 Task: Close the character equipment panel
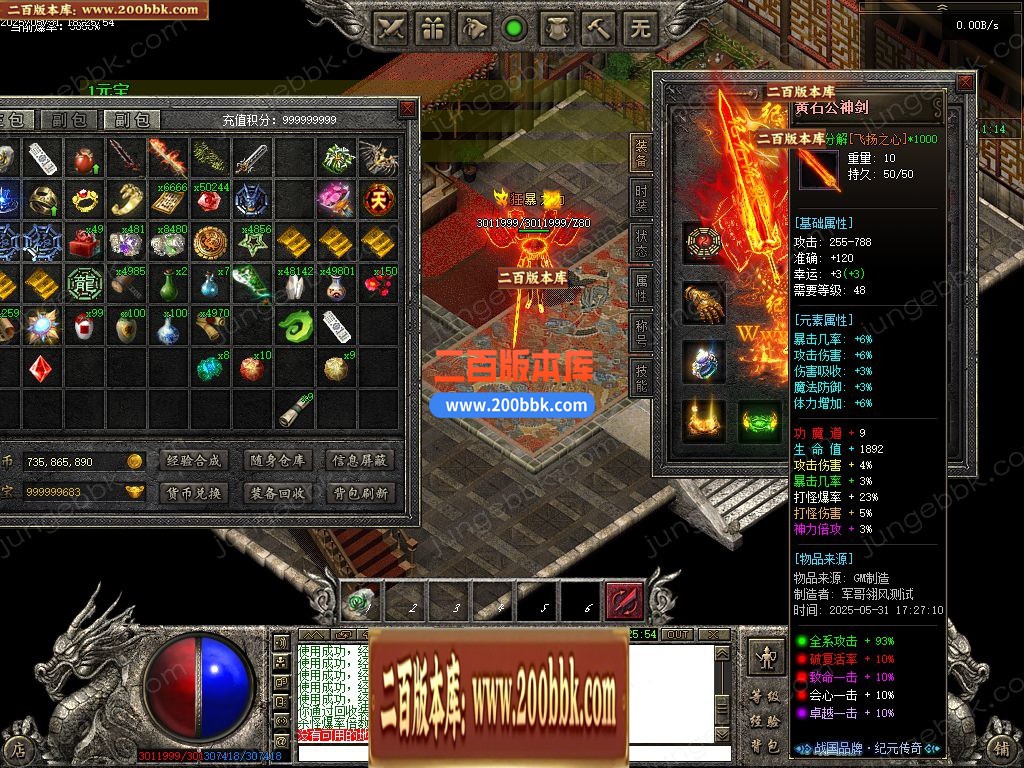[x=964, y=83]
